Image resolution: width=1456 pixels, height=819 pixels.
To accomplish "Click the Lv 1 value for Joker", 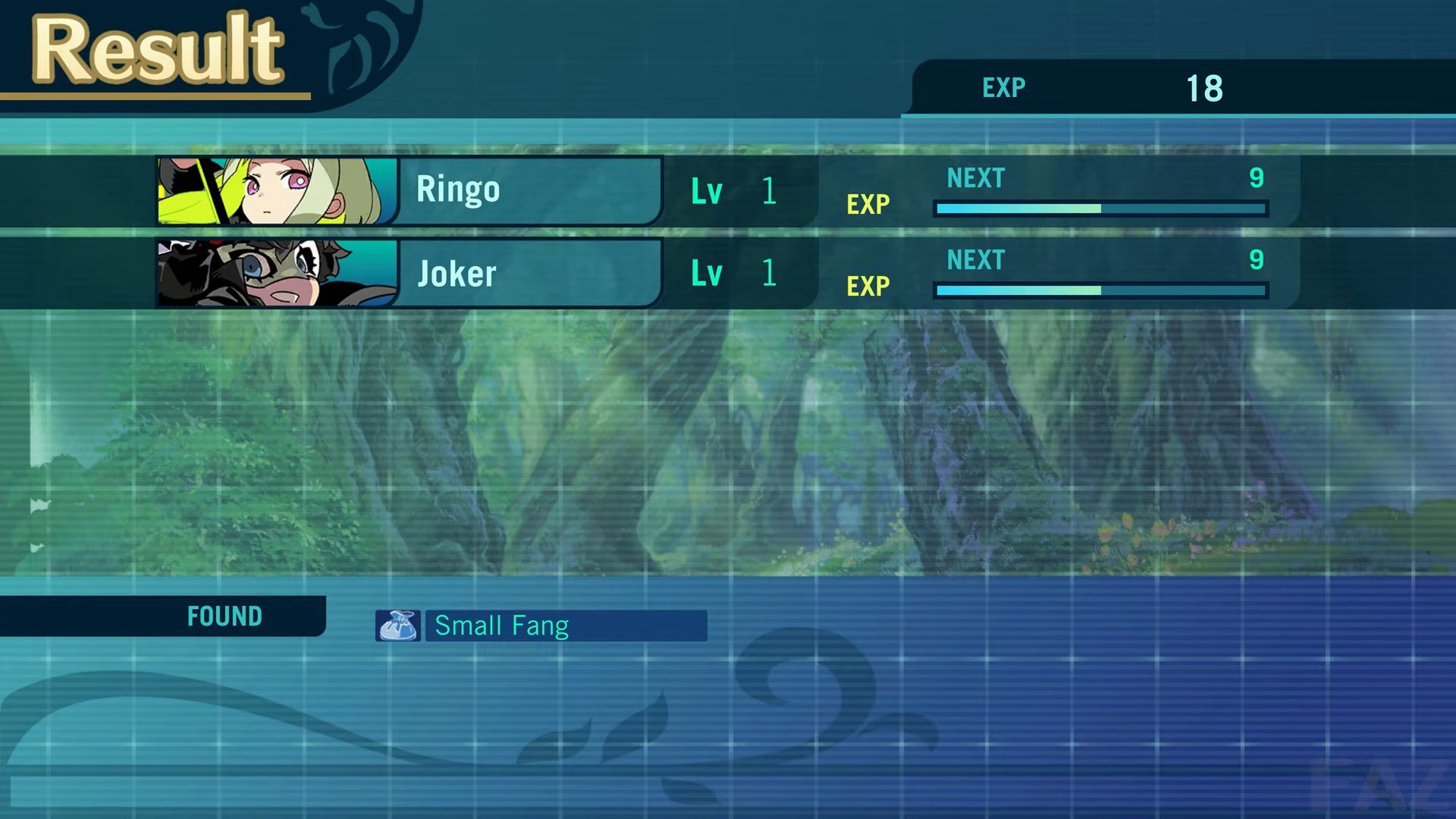I will point(768,274).
